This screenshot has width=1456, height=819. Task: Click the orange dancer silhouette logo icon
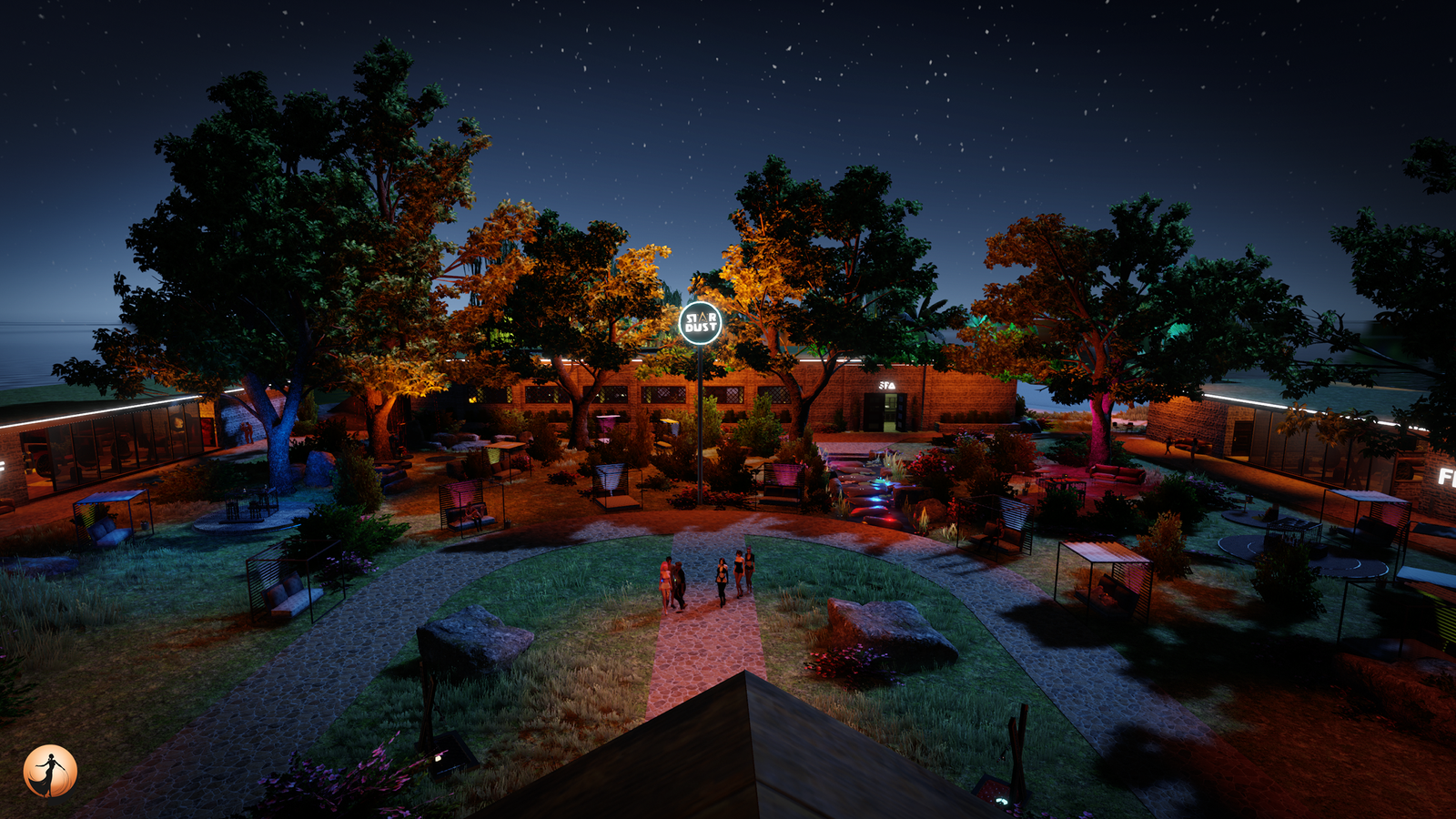pos(50,772)
